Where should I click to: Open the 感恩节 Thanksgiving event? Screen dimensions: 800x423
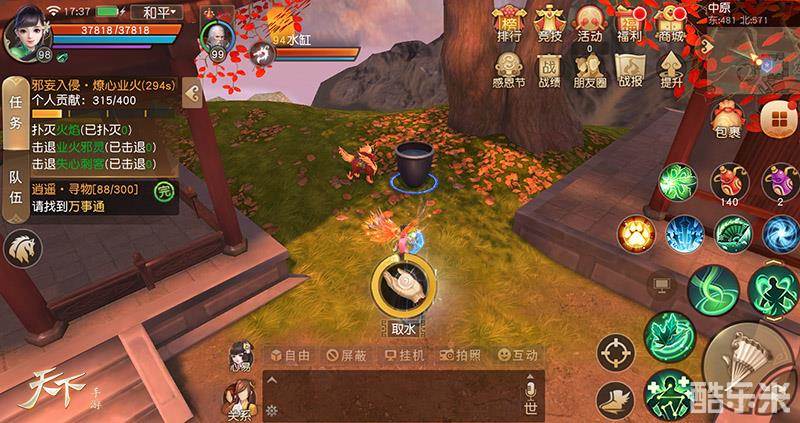tap(509, 68)
